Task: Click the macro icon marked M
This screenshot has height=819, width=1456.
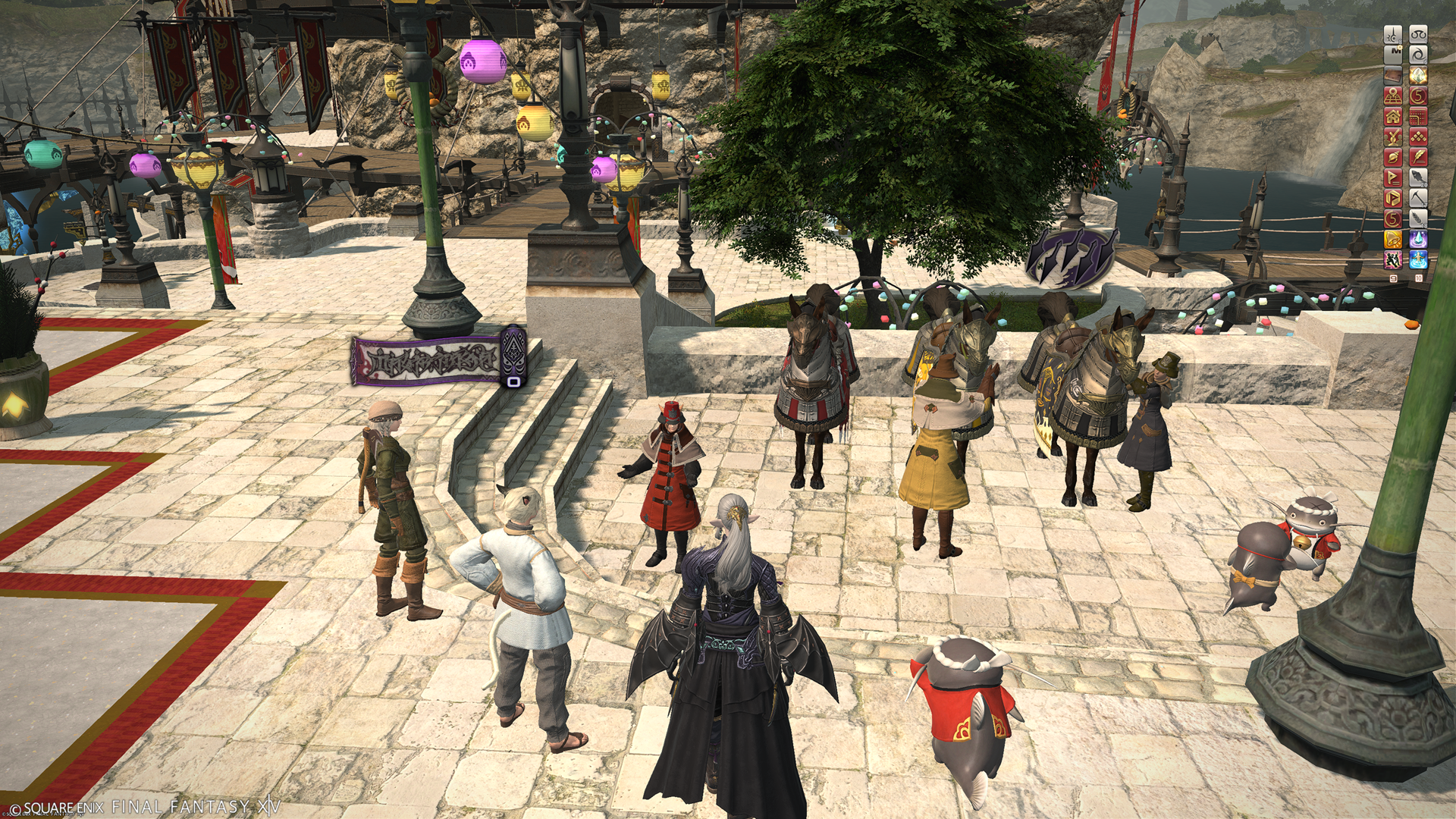Action: (1393, 55)
